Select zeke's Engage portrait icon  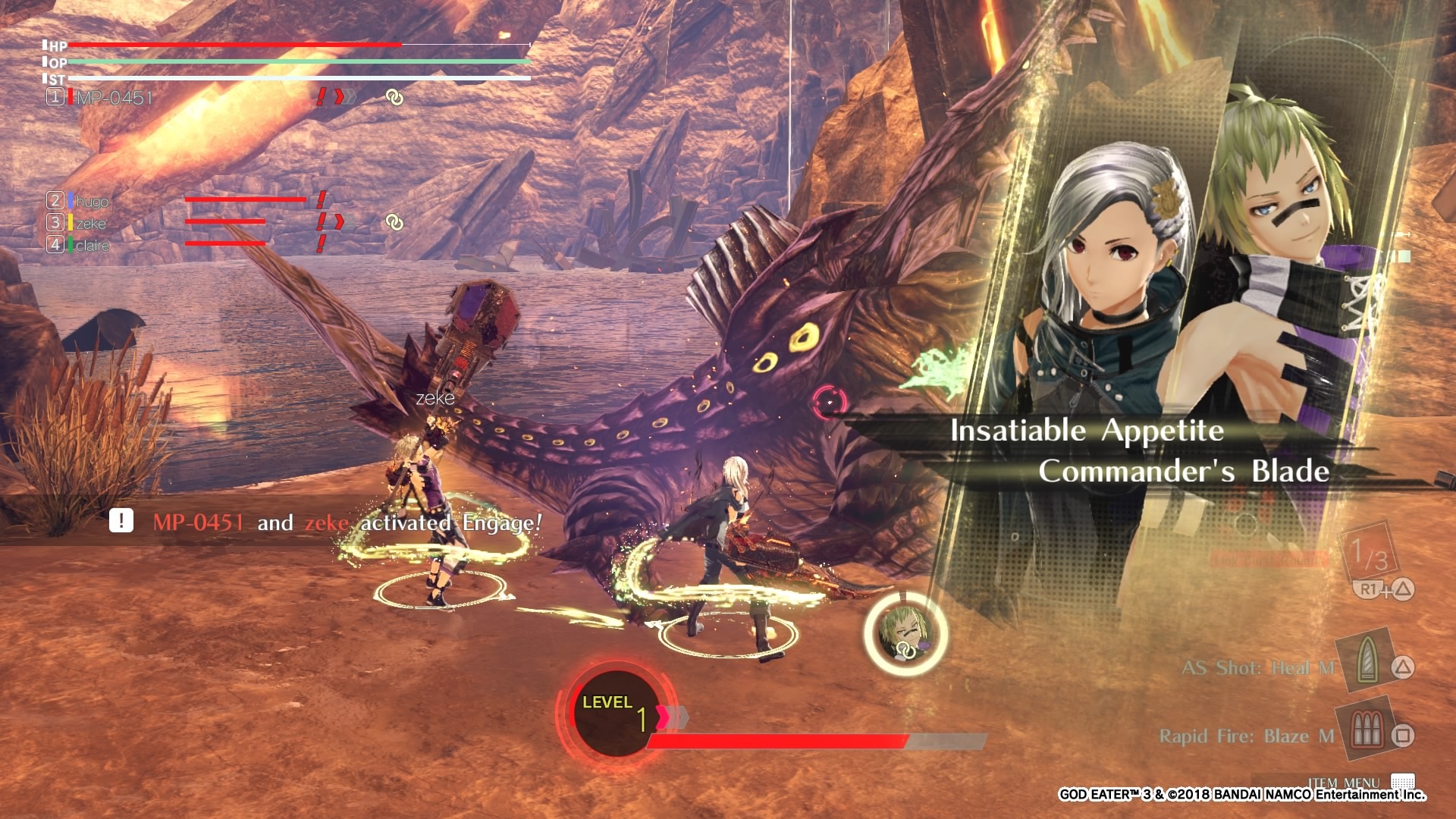(x=905, y=634)
